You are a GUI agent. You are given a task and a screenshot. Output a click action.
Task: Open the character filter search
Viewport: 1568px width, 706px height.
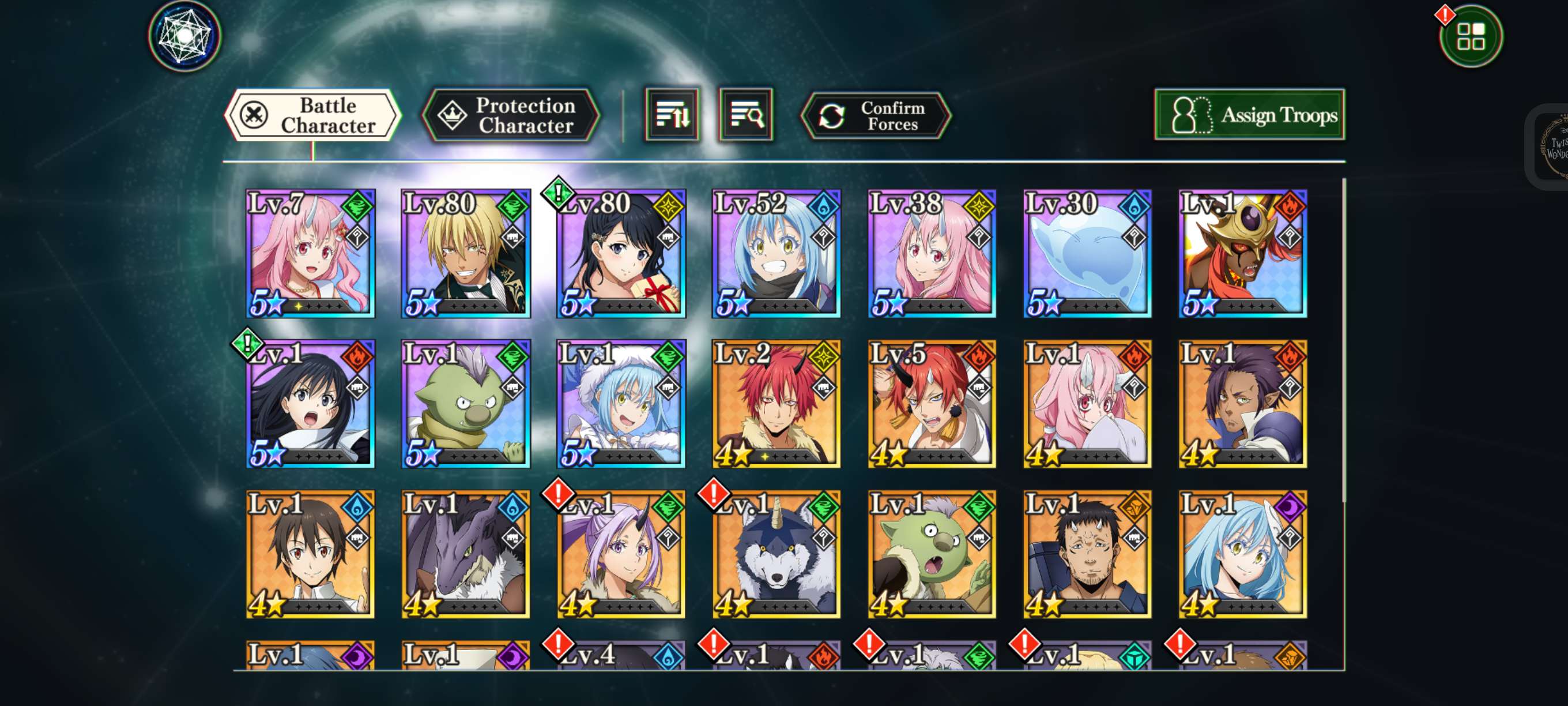[x=745, y=115]
